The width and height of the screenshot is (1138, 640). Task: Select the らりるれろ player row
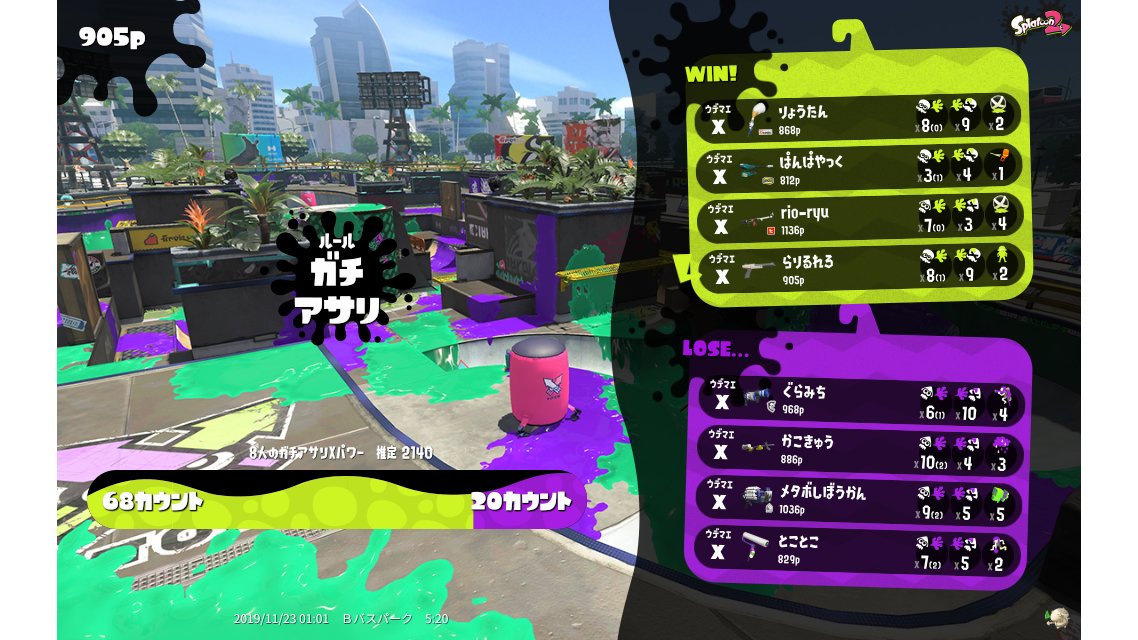click(x=858, y=269)
